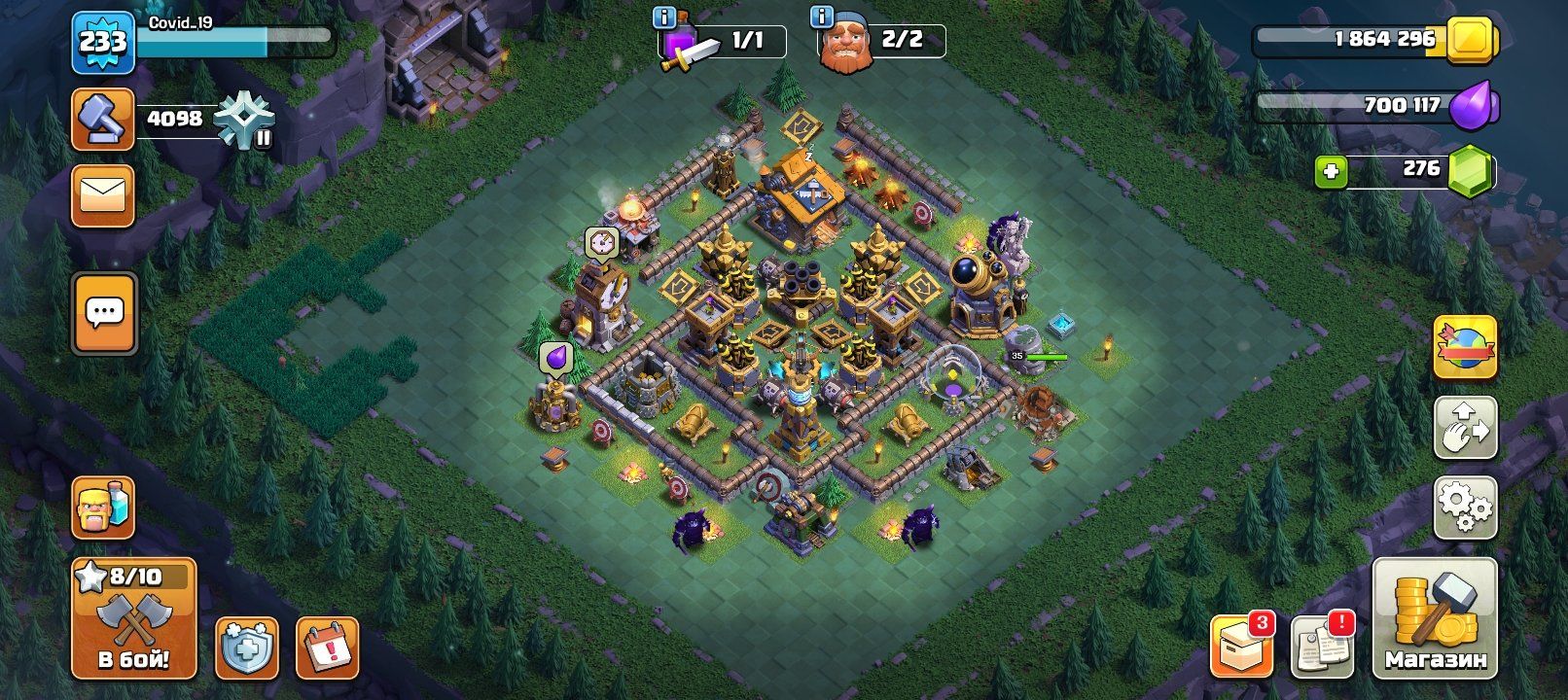Image resolution: width=1568 pixels, height=700 pixels.
Task: Open the chat speech bubble
Action: tap(104, 313)
